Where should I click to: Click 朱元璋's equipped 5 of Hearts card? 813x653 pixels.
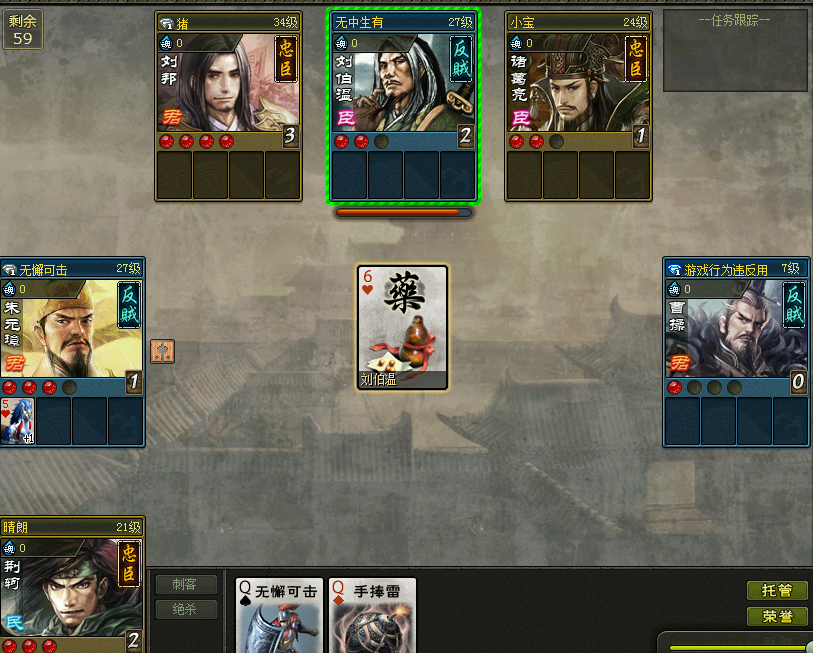click(18, 421)
